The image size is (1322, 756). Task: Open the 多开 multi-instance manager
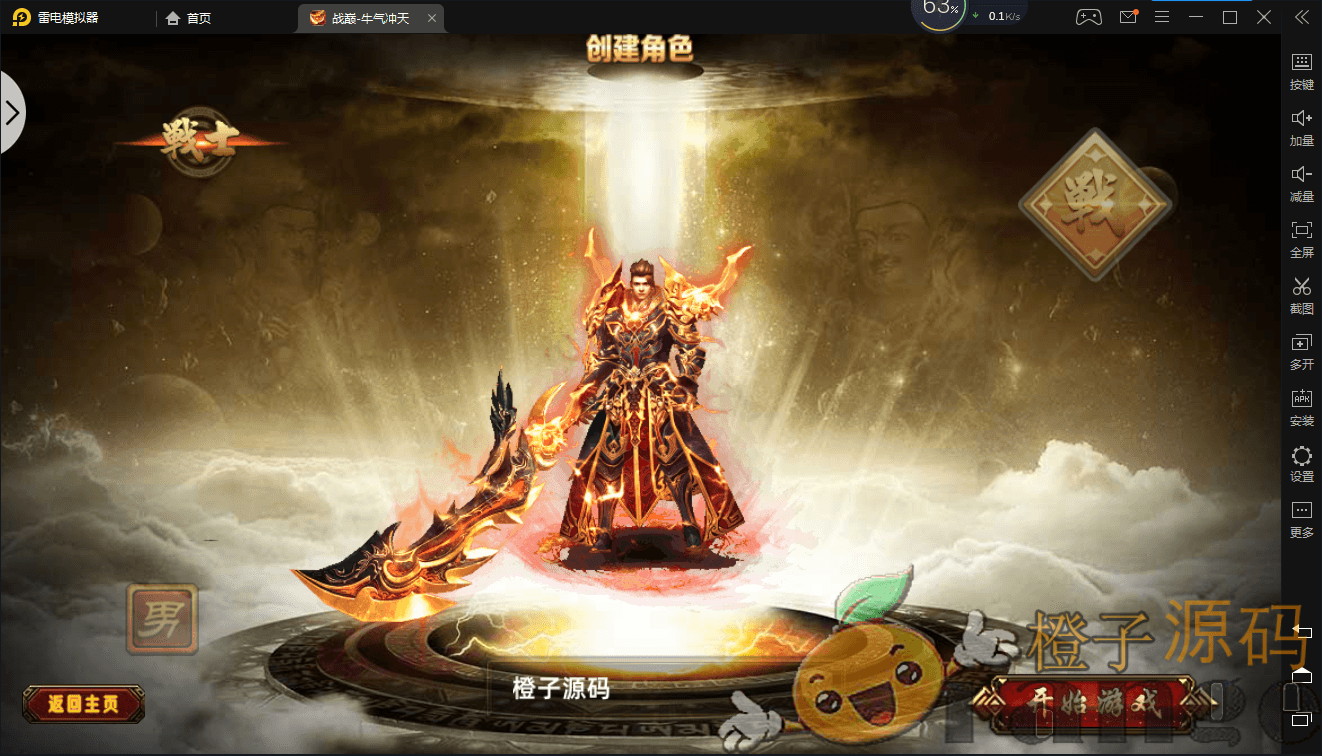(x=1301, y=351)
